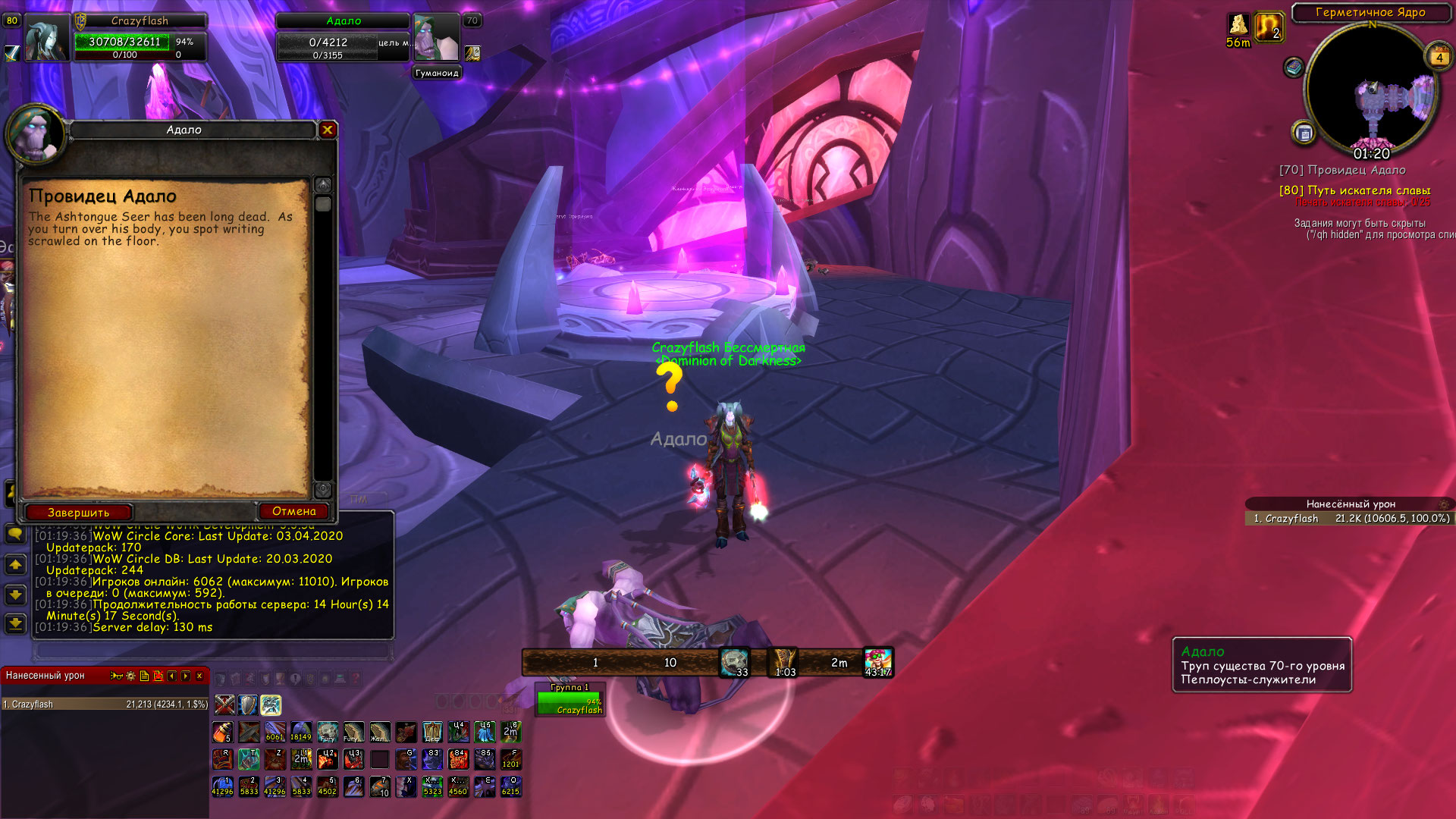
Task: Select the Crazyflash row in damage meter
Action: pyautogui.click(x=105, y=704)
